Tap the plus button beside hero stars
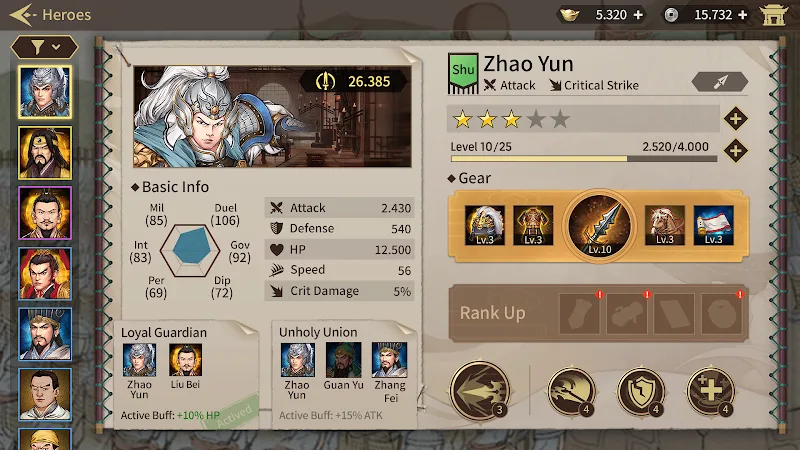 pos(736,119)
